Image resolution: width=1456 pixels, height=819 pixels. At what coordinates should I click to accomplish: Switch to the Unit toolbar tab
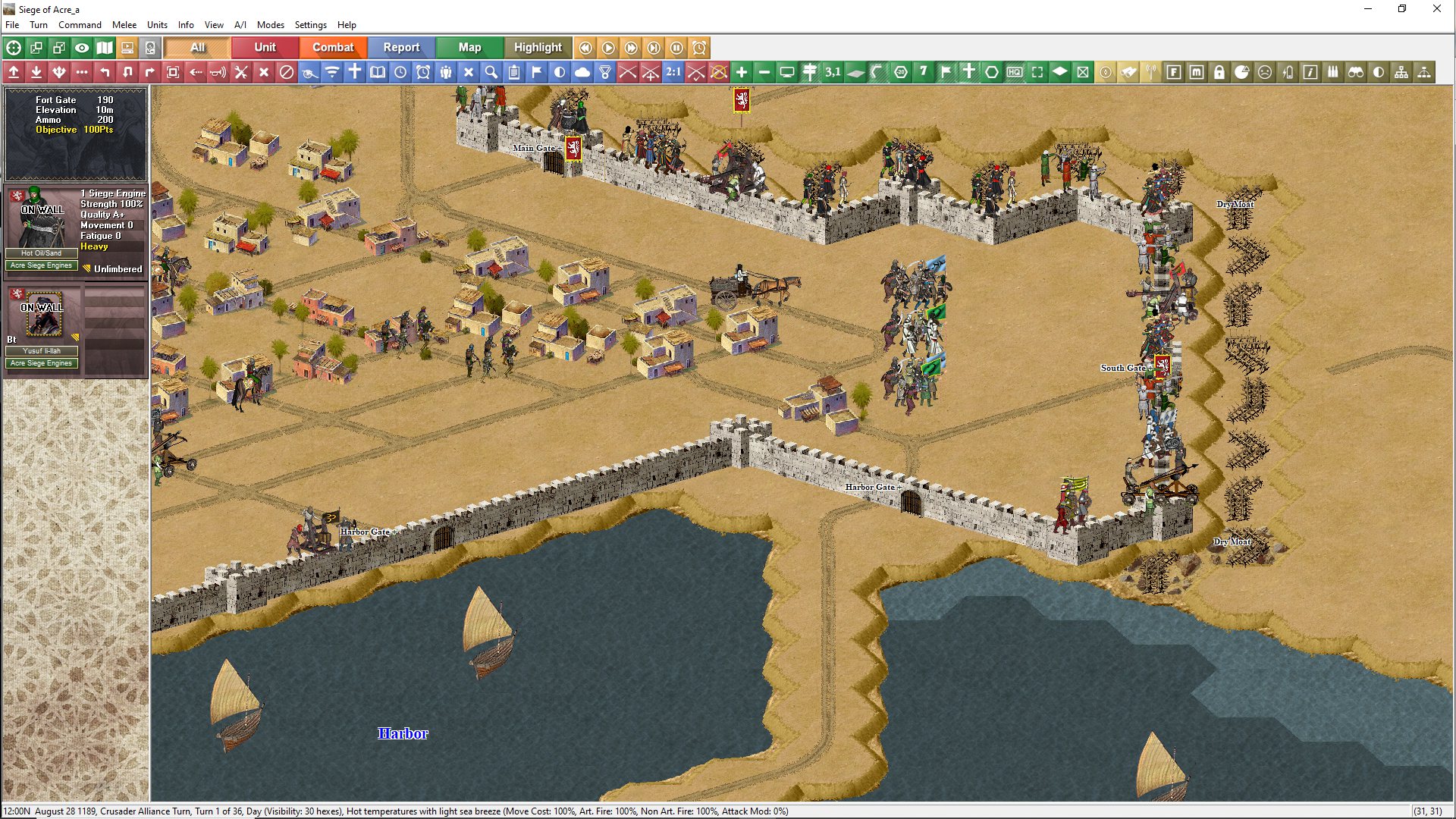pyautogui.click(x=265, y=47)
